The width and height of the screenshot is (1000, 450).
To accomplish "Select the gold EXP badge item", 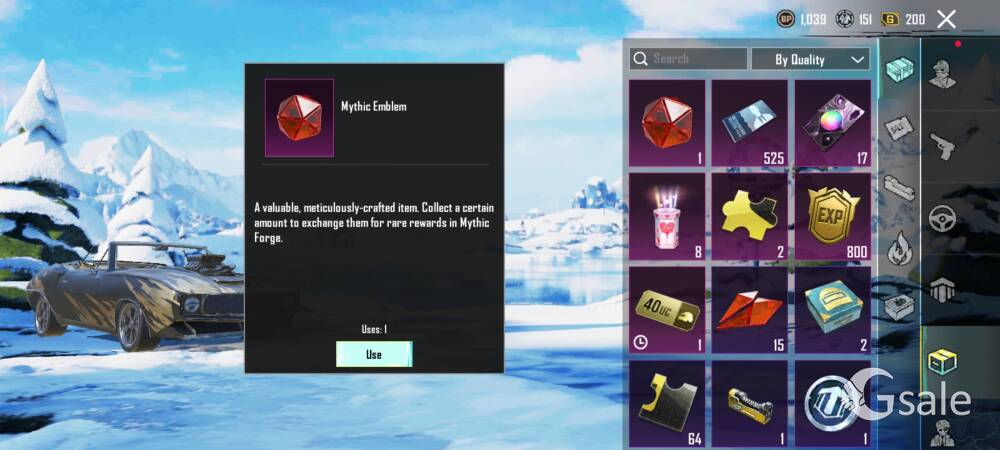I will coord(833,215).
